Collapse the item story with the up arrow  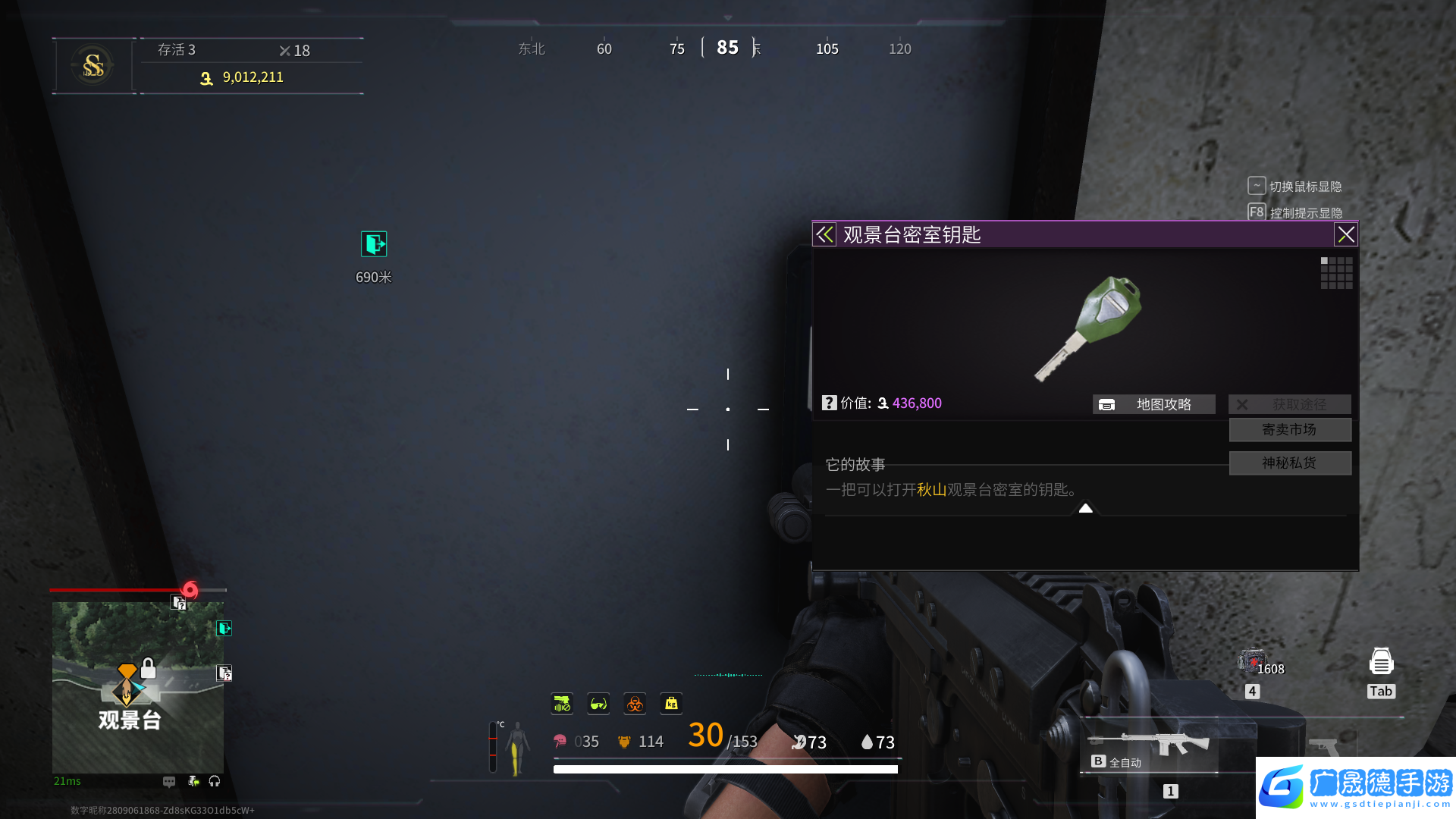pos(1086,508)
